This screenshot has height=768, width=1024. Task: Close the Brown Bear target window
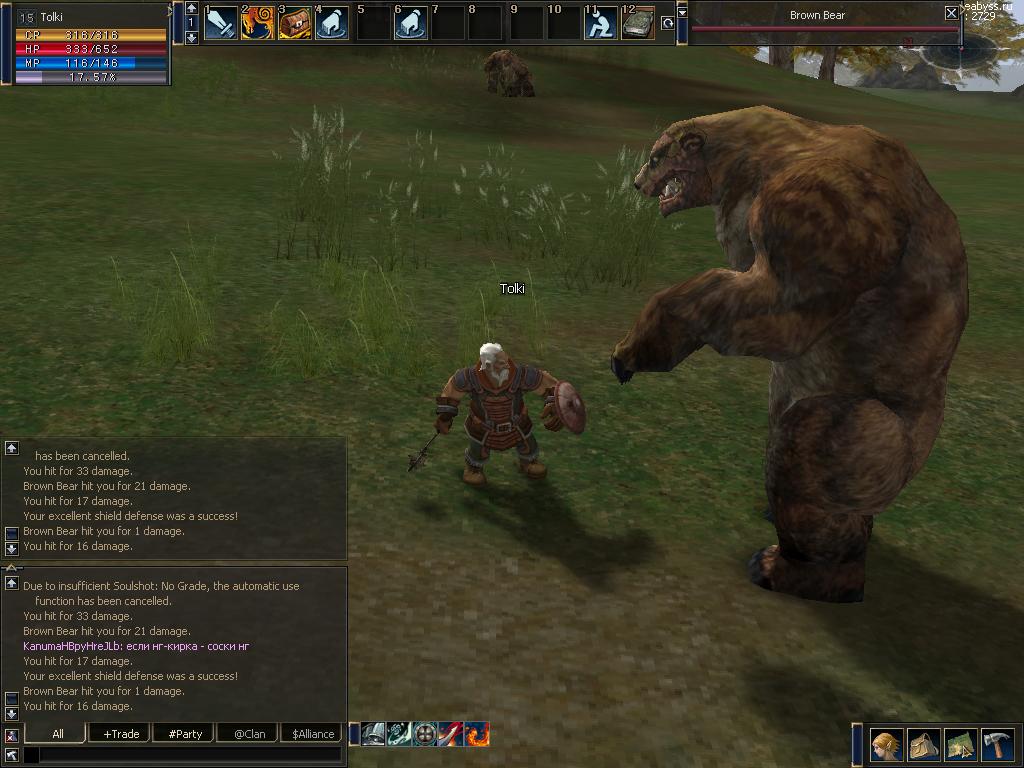pyautogui.click(x=951, y=14)
